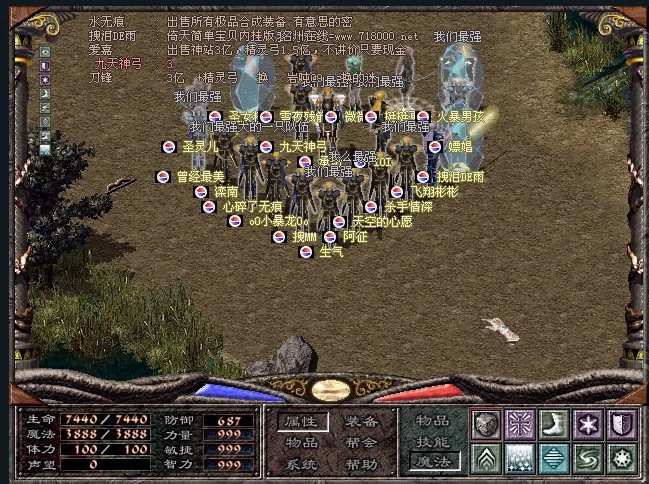The image size is (649, 484).
Task: Click the 物品 button beside 帮会
Action: click(302, 443)
